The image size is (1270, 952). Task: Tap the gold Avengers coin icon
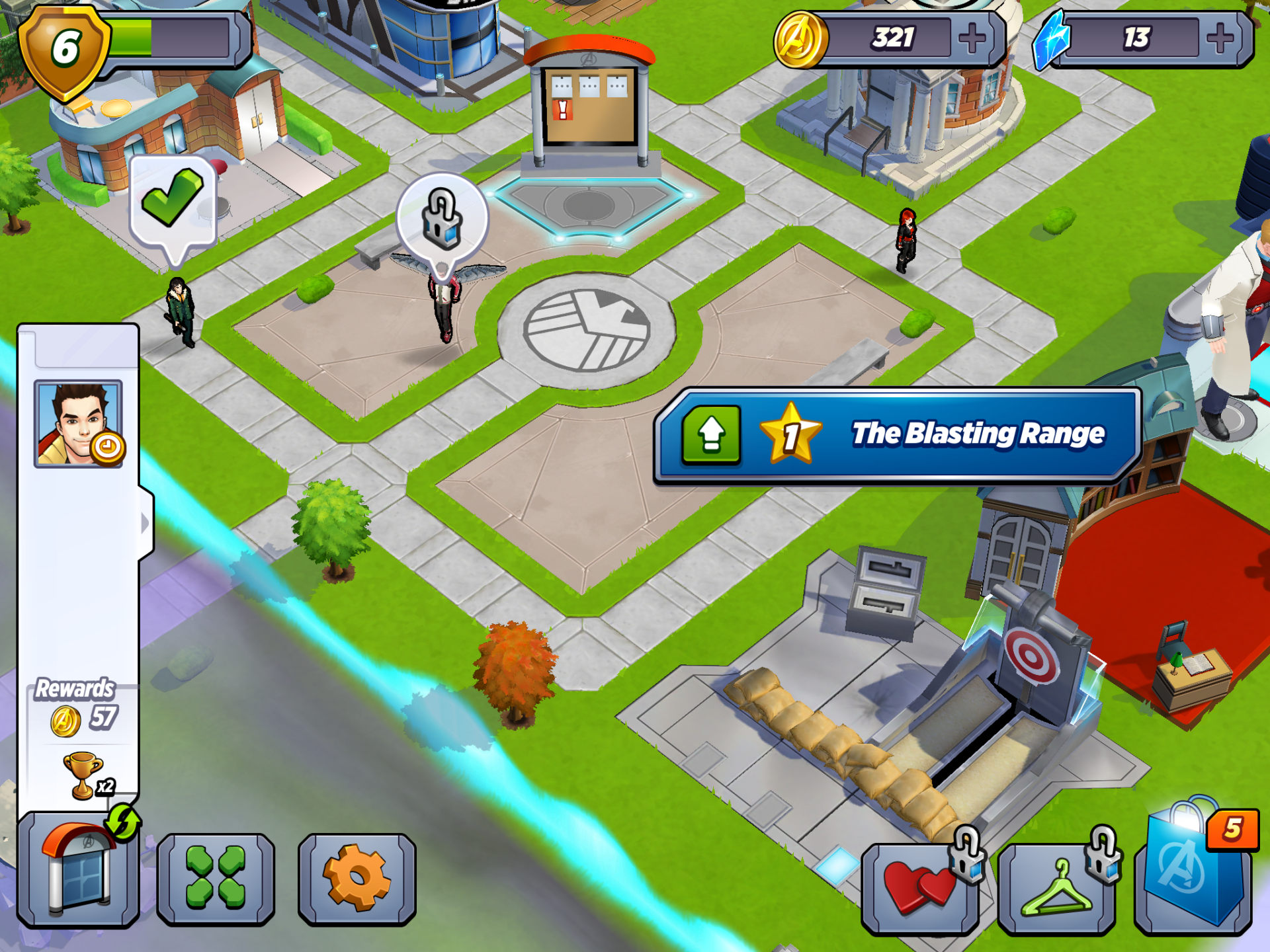click(800, 40)
